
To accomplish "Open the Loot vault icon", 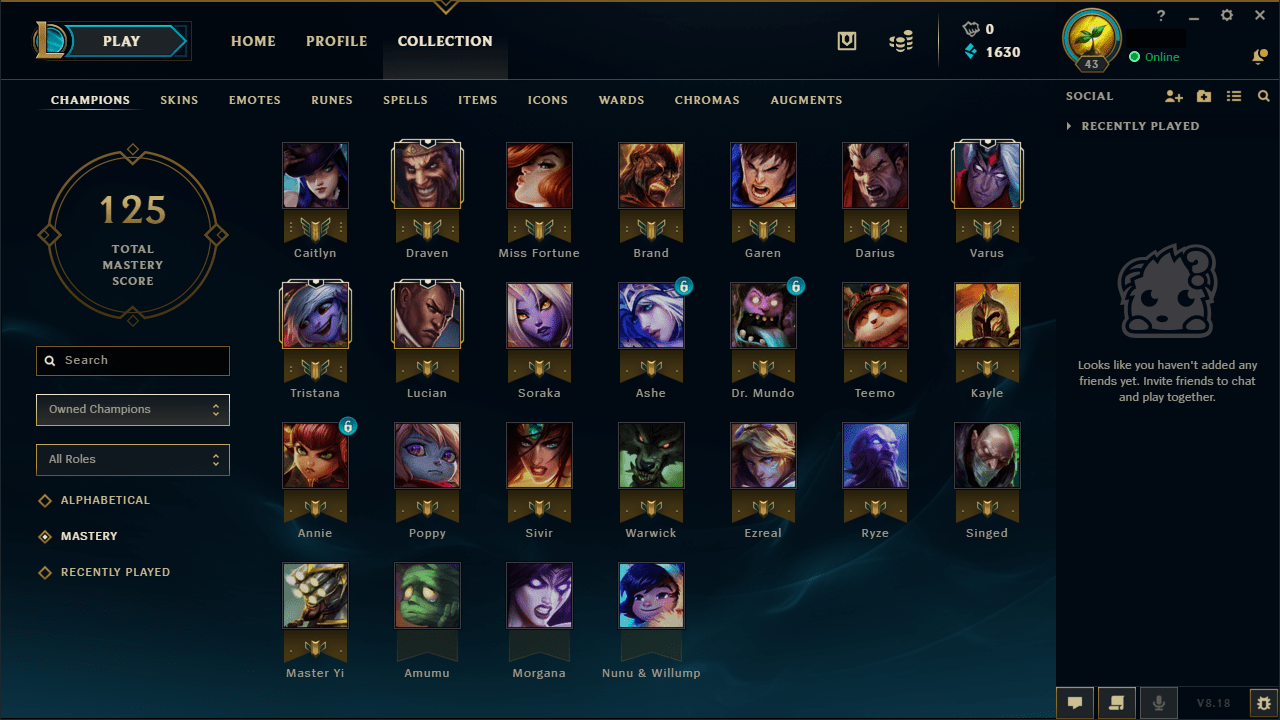I will (846, 41).
